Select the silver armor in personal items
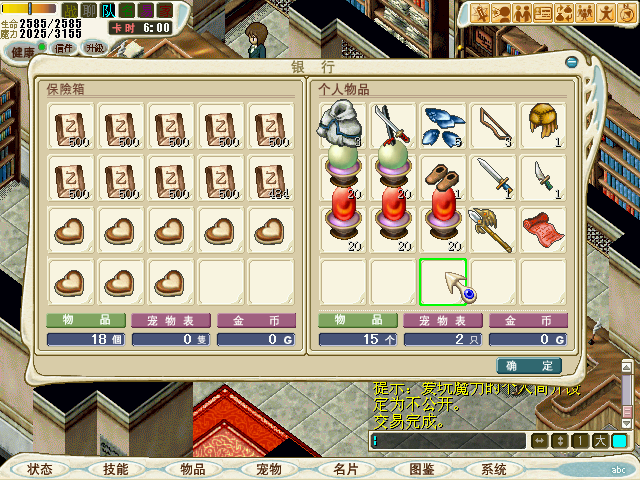The width and height of the screenshot is (640, 480). (x=343, y=126)
